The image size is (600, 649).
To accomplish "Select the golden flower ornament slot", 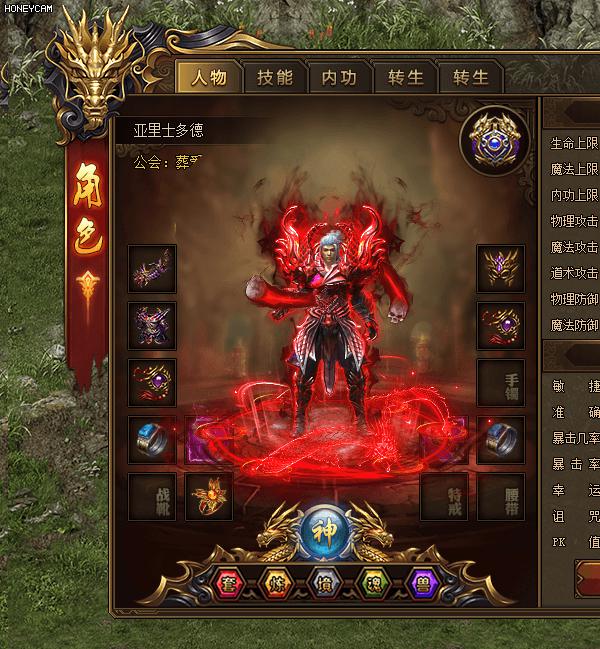I will tap(209, 497).
